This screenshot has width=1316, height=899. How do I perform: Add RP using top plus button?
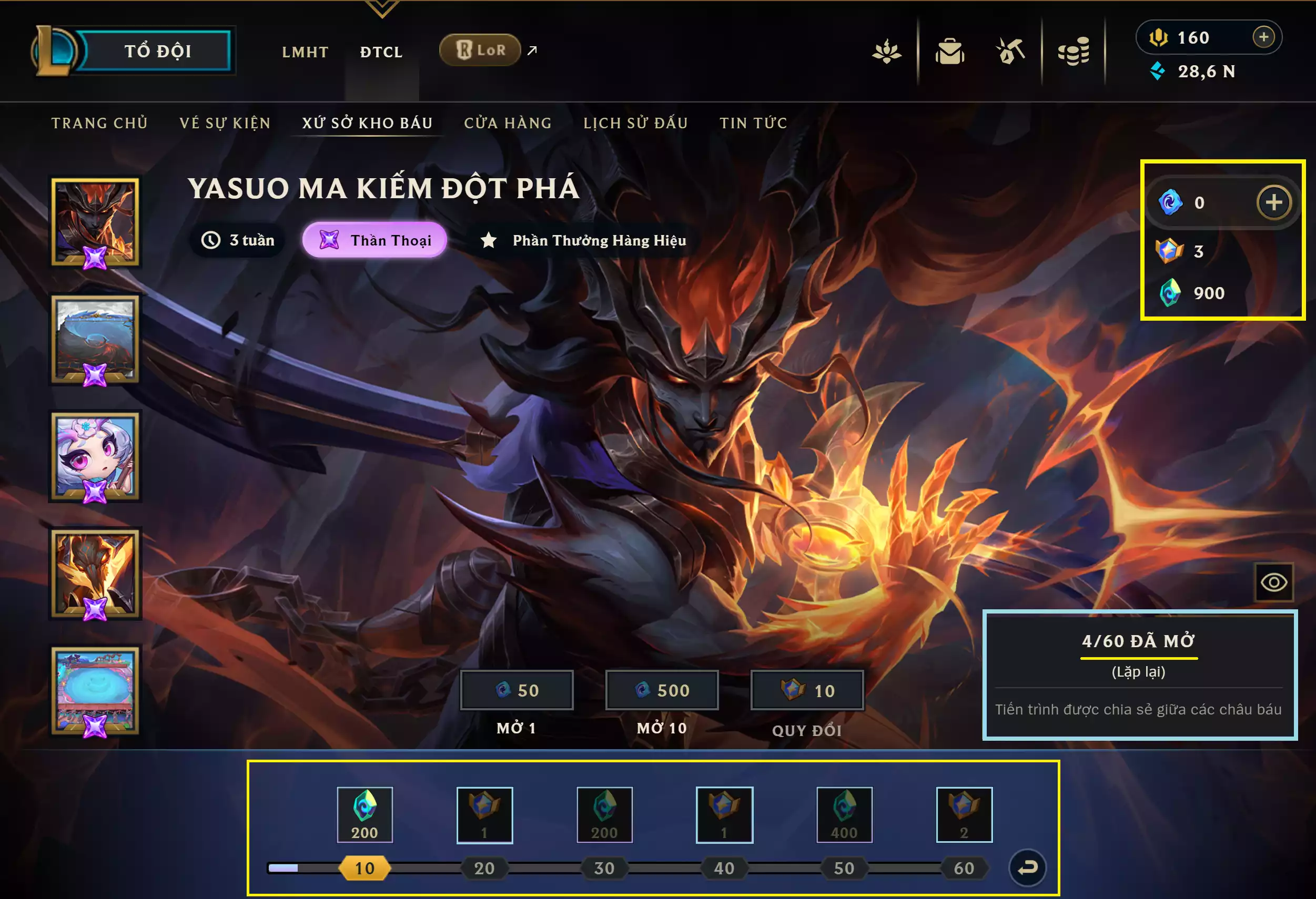coord(1263,37)
